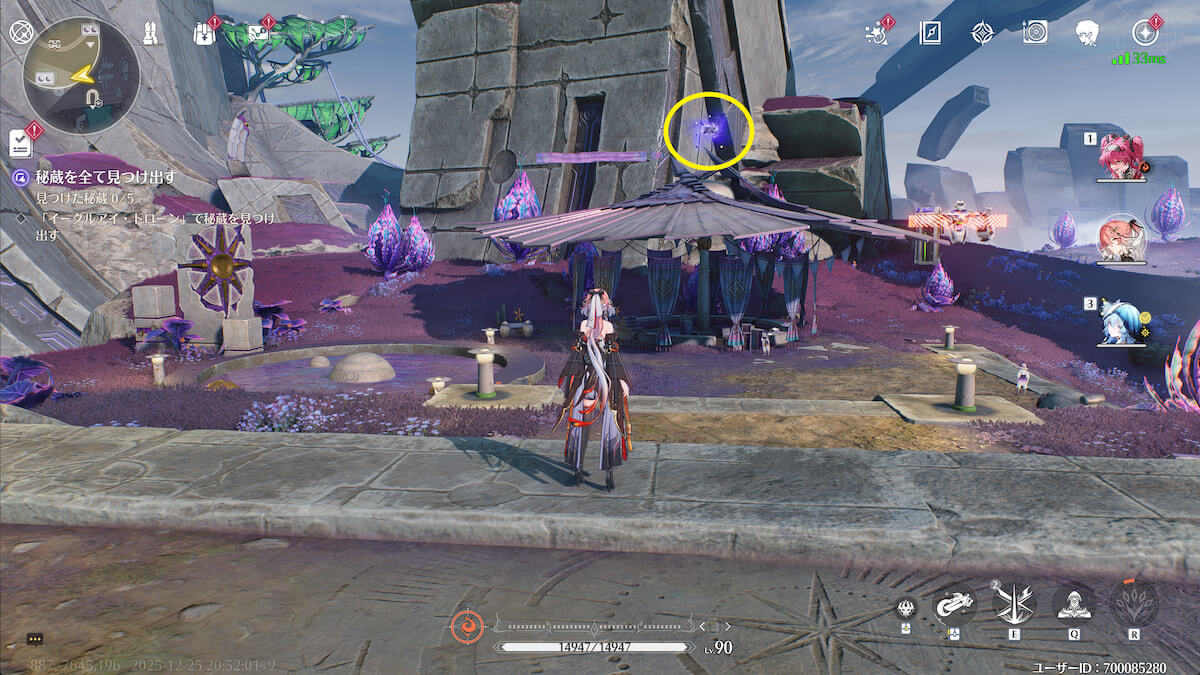
Task: Open the two-figures team icon
Action: [152, 33]
